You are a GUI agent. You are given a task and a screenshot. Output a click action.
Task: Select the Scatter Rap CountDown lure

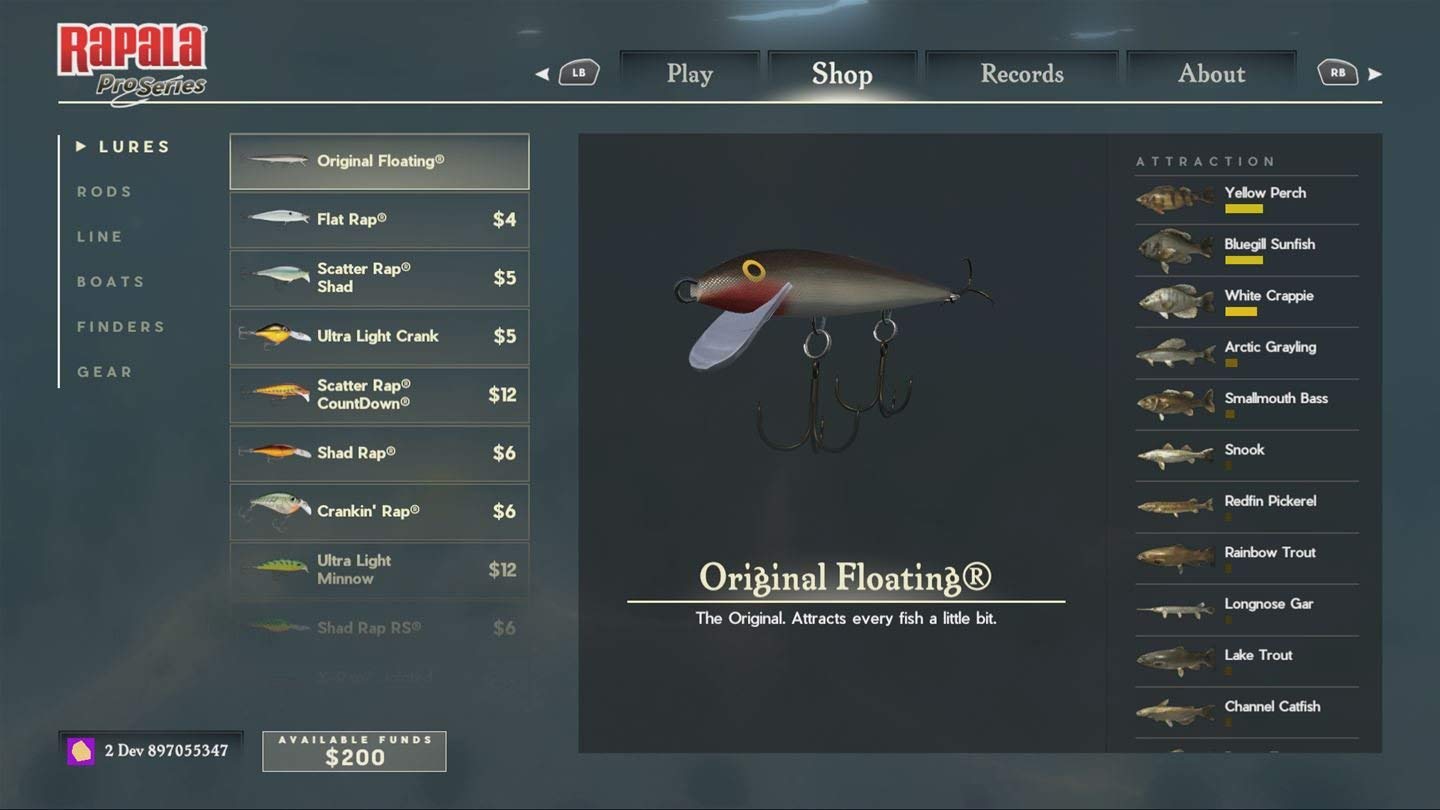(379, 395)
